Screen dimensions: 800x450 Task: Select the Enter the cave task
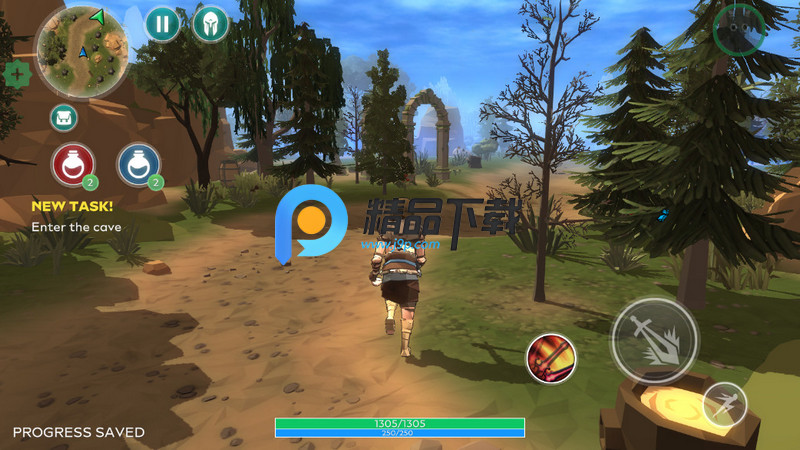(76, 227)
